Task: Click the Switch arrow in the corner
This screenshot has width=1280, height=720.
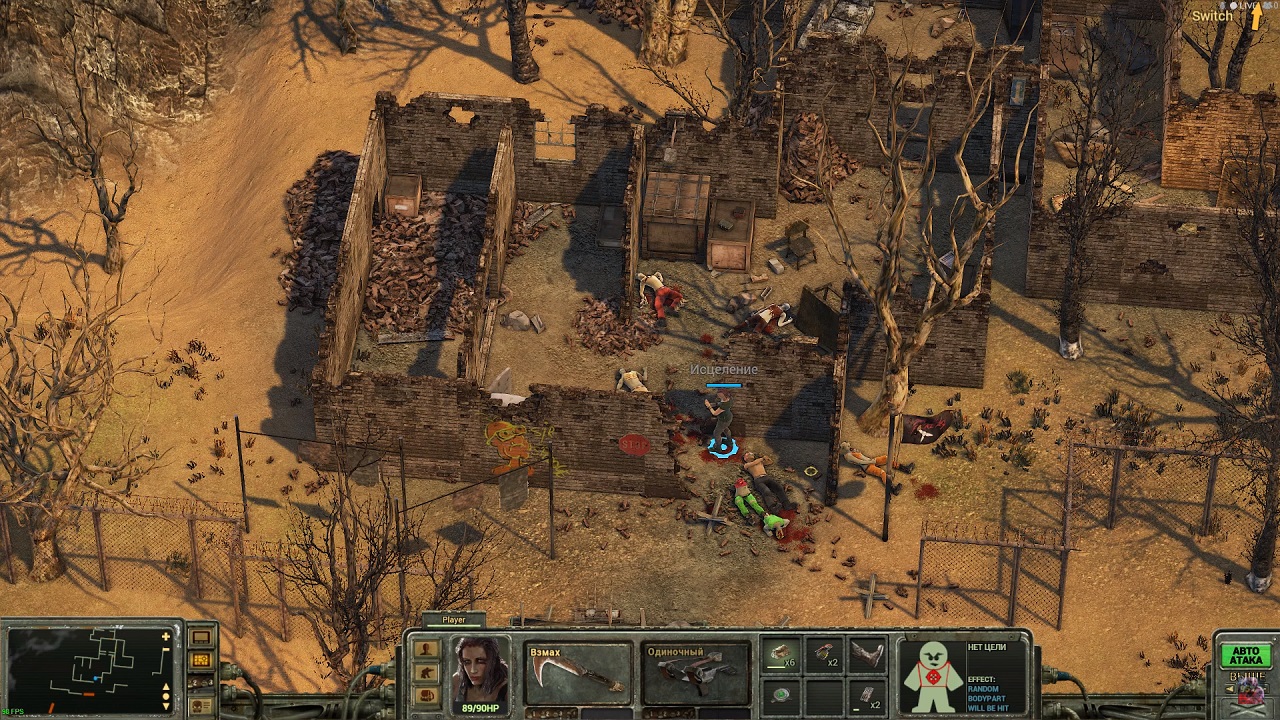Action: pyautogui.click(x=1257, y=17)
